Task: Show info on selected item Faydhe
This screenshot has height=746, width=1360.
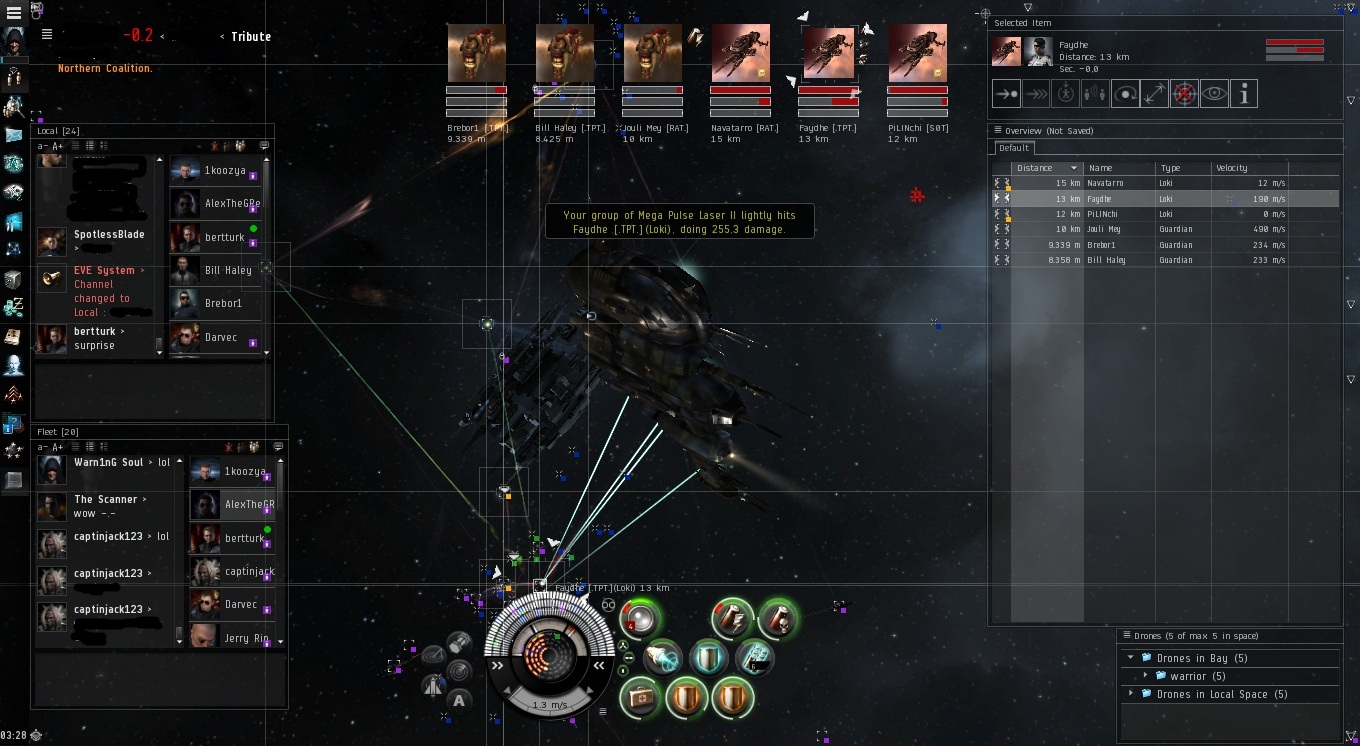Action: (1244, 94)
